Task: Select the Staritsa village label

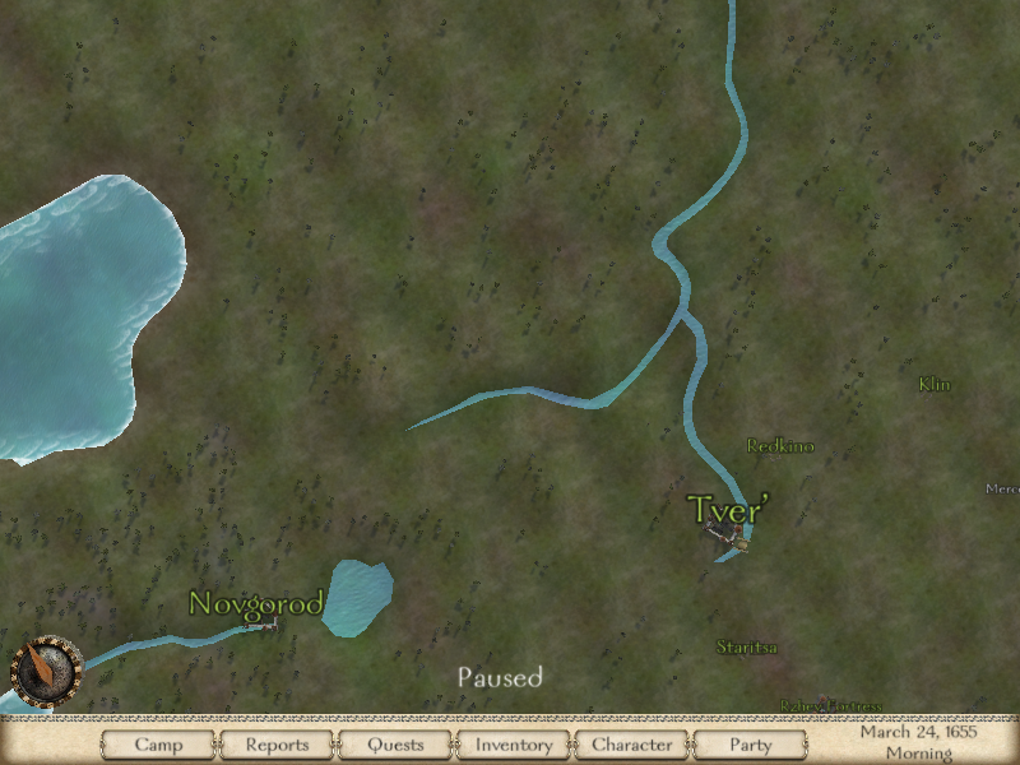Action: tap(746, 648)
